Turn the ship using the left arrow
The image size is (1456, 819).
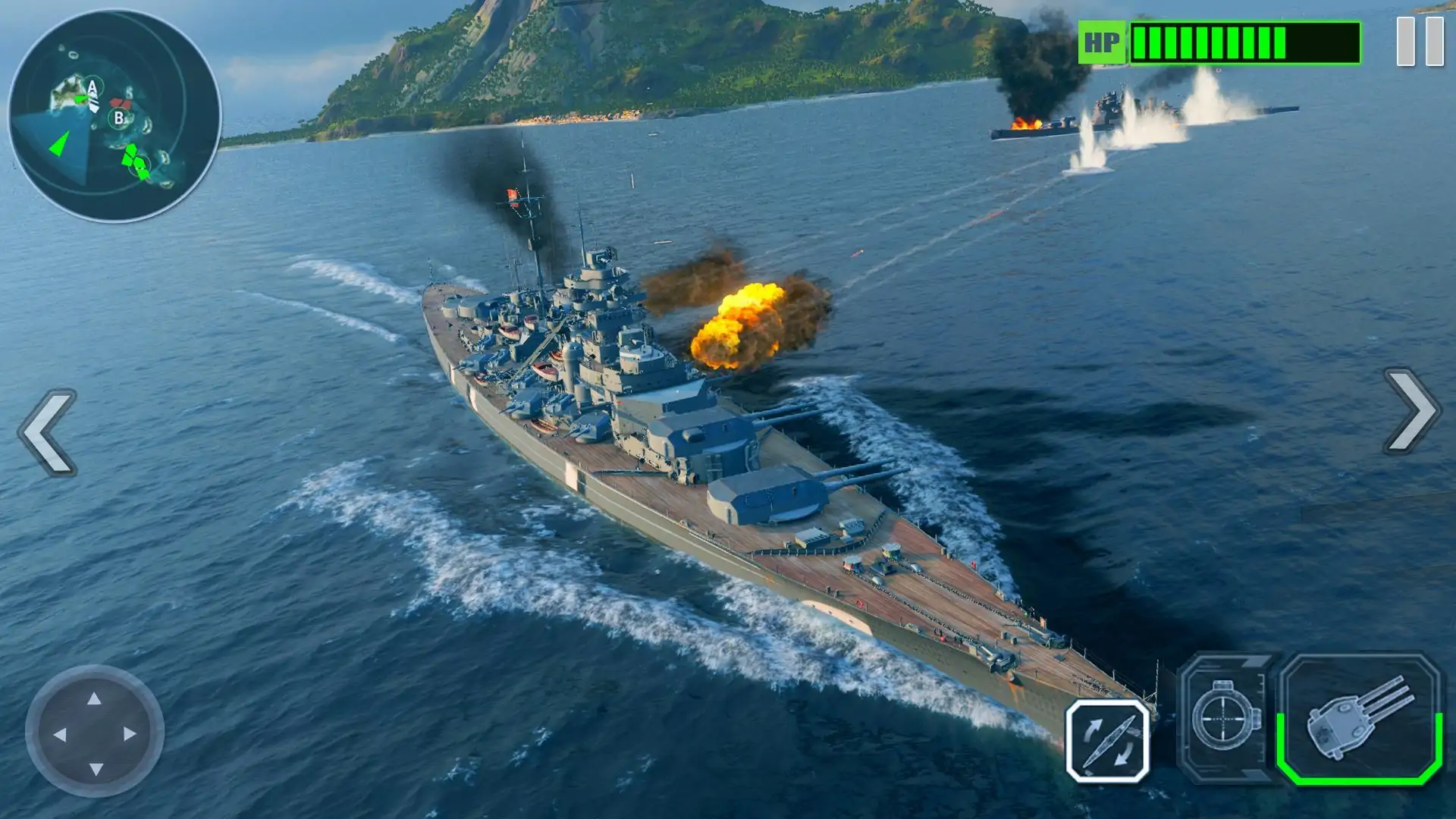[49, 433]
